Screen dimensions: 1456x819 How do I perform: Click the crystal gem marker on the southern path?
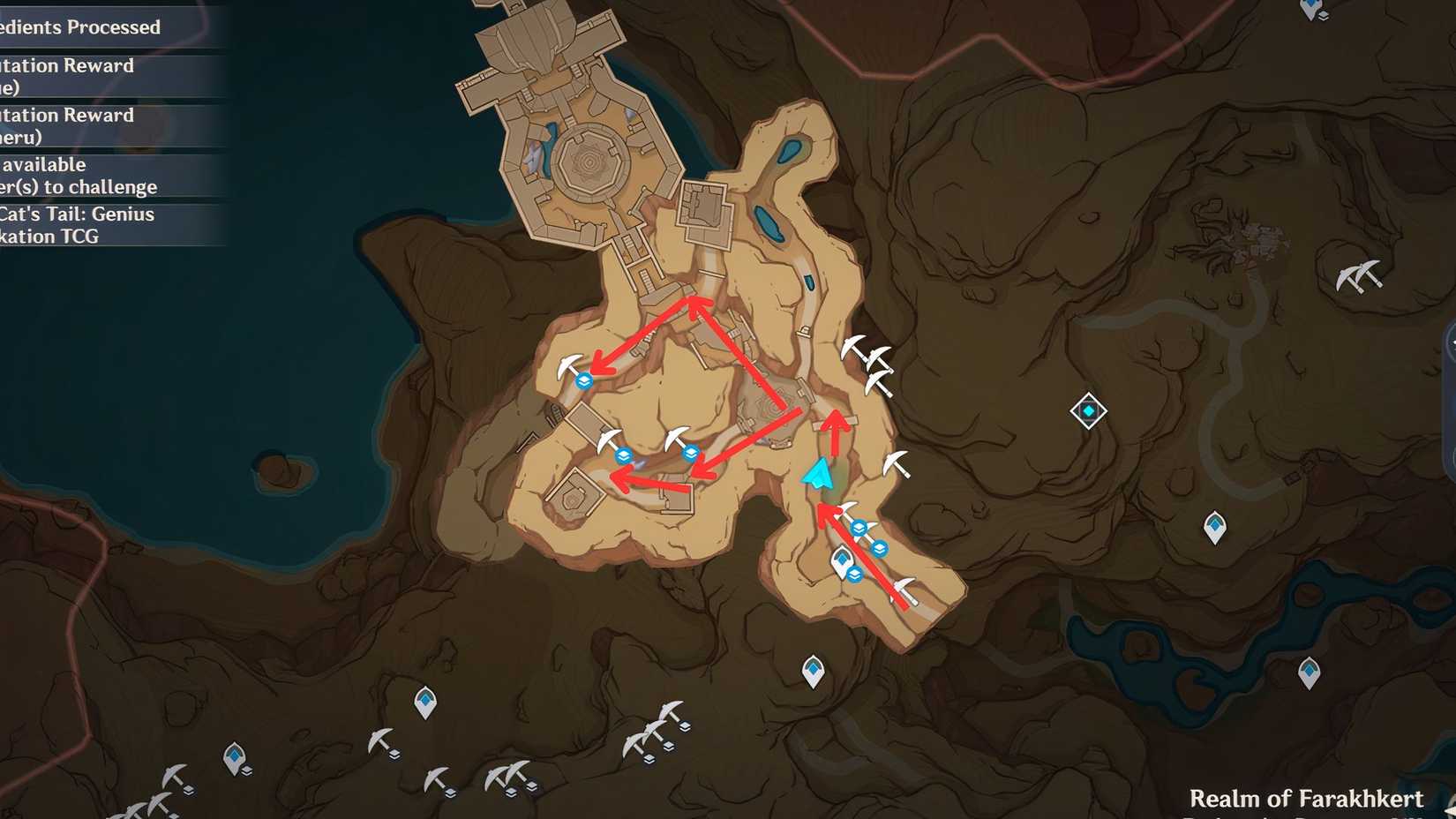tap(844, 557)
